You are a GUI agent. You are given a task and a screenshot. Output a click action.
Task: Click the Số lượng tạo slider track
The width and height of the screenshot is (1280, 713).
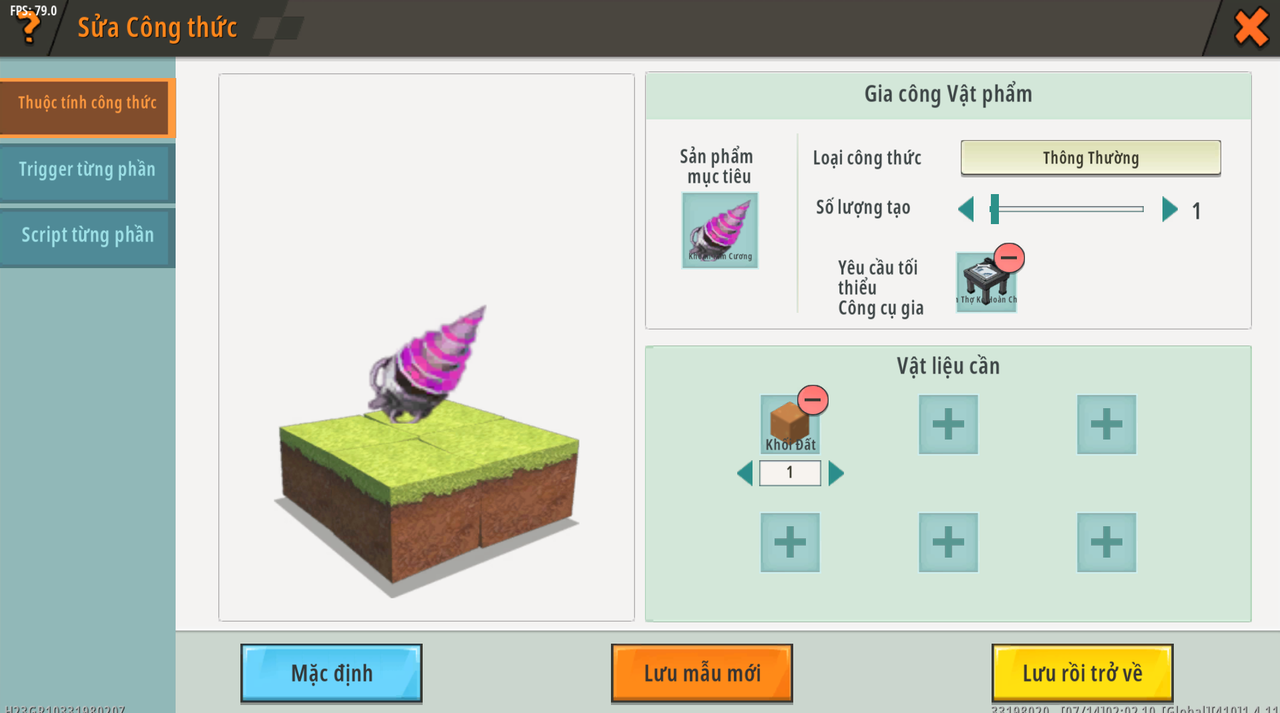[1070, 210]
